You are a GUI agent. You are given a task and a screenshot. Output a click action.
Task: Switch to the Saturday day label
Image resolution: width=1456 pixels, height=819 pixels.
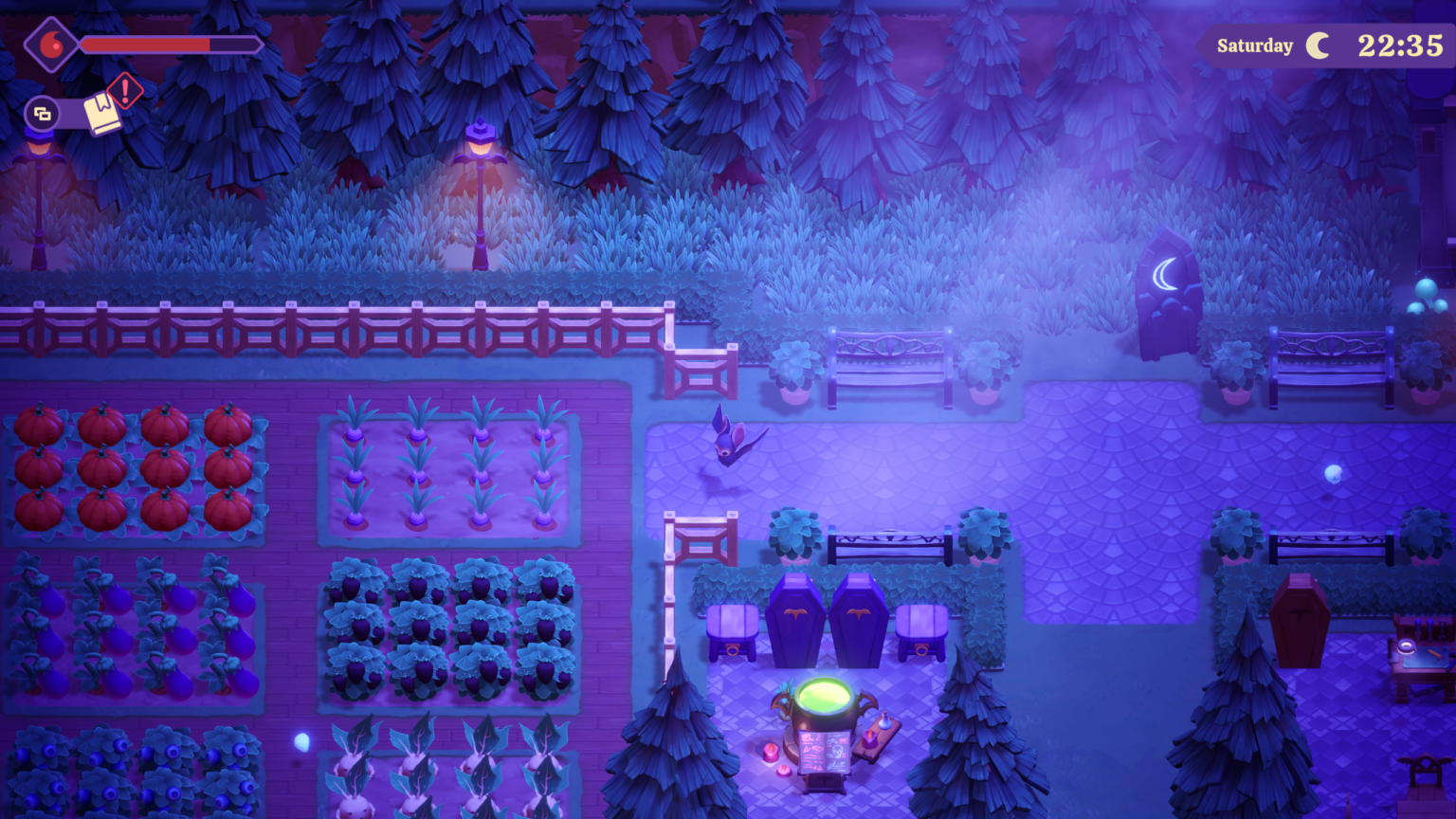click(1254, 45)
